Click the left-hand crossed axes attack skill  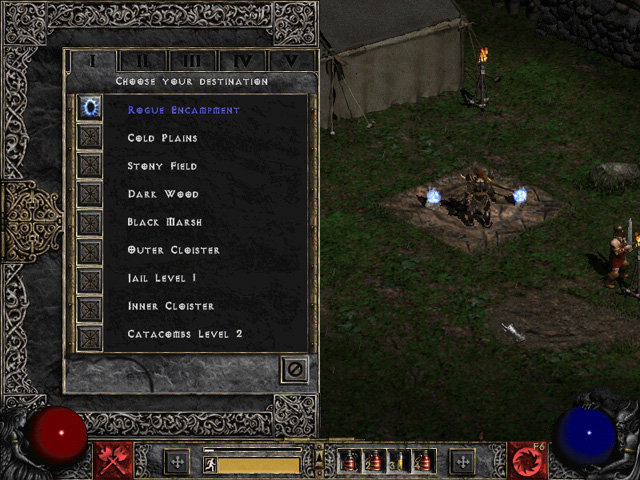[x=113, y=461]
